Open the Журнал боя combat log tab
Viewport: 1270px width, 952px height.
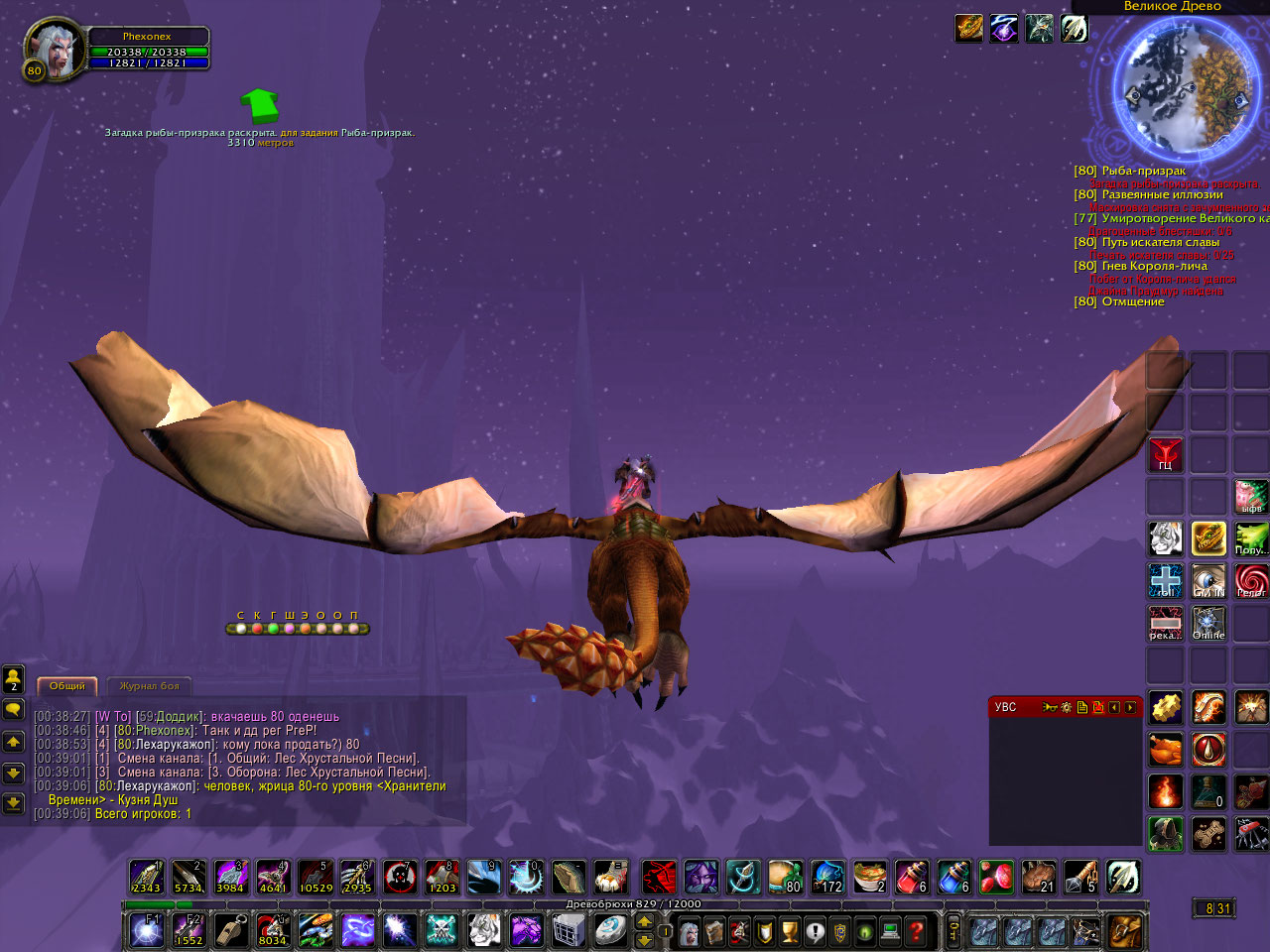tap(149, 686)
